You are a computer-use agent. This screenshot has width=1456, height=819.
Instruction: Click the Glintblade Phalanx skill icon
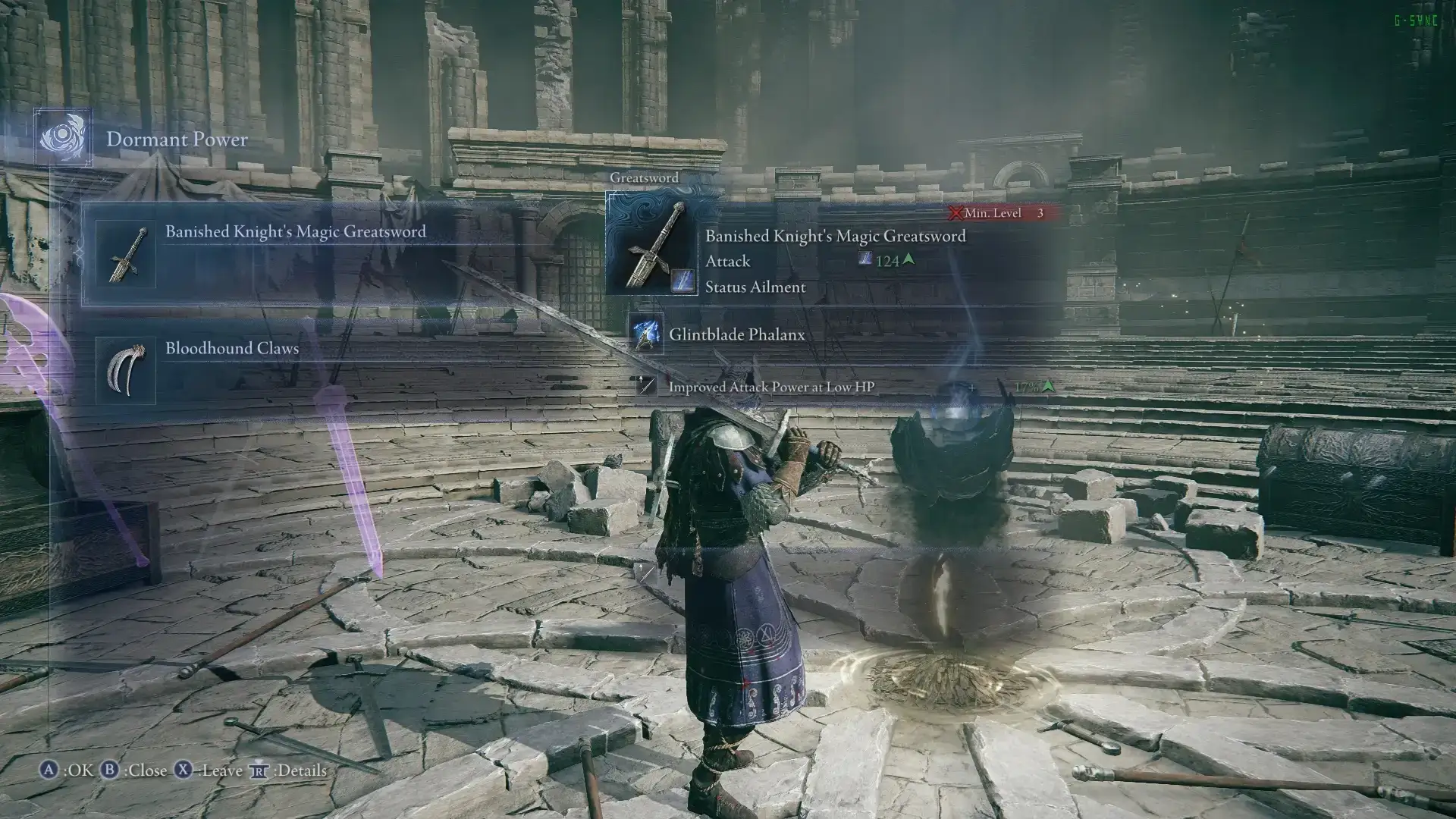tap(646, 334)
